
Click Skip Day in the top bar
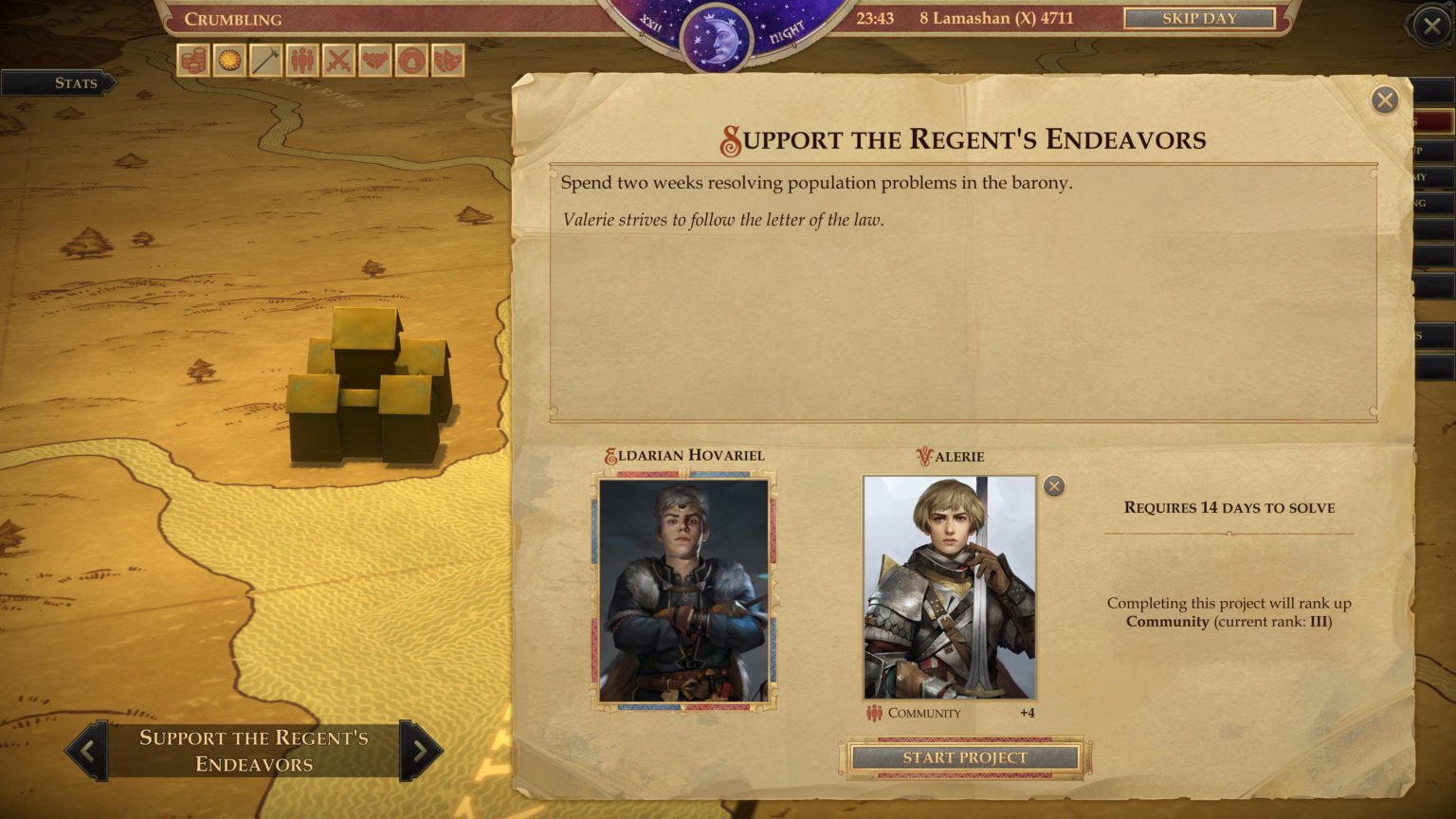coord(1198,17)
